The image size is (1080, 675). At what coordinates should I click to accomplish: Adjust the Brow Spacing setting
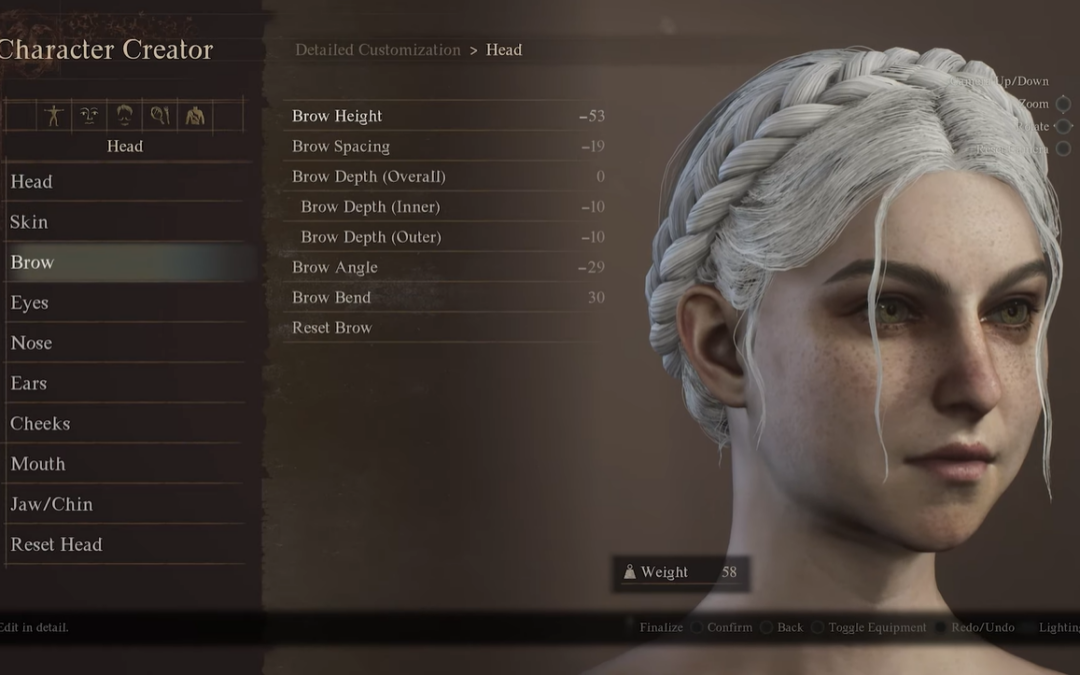click(x=341, y=146)
